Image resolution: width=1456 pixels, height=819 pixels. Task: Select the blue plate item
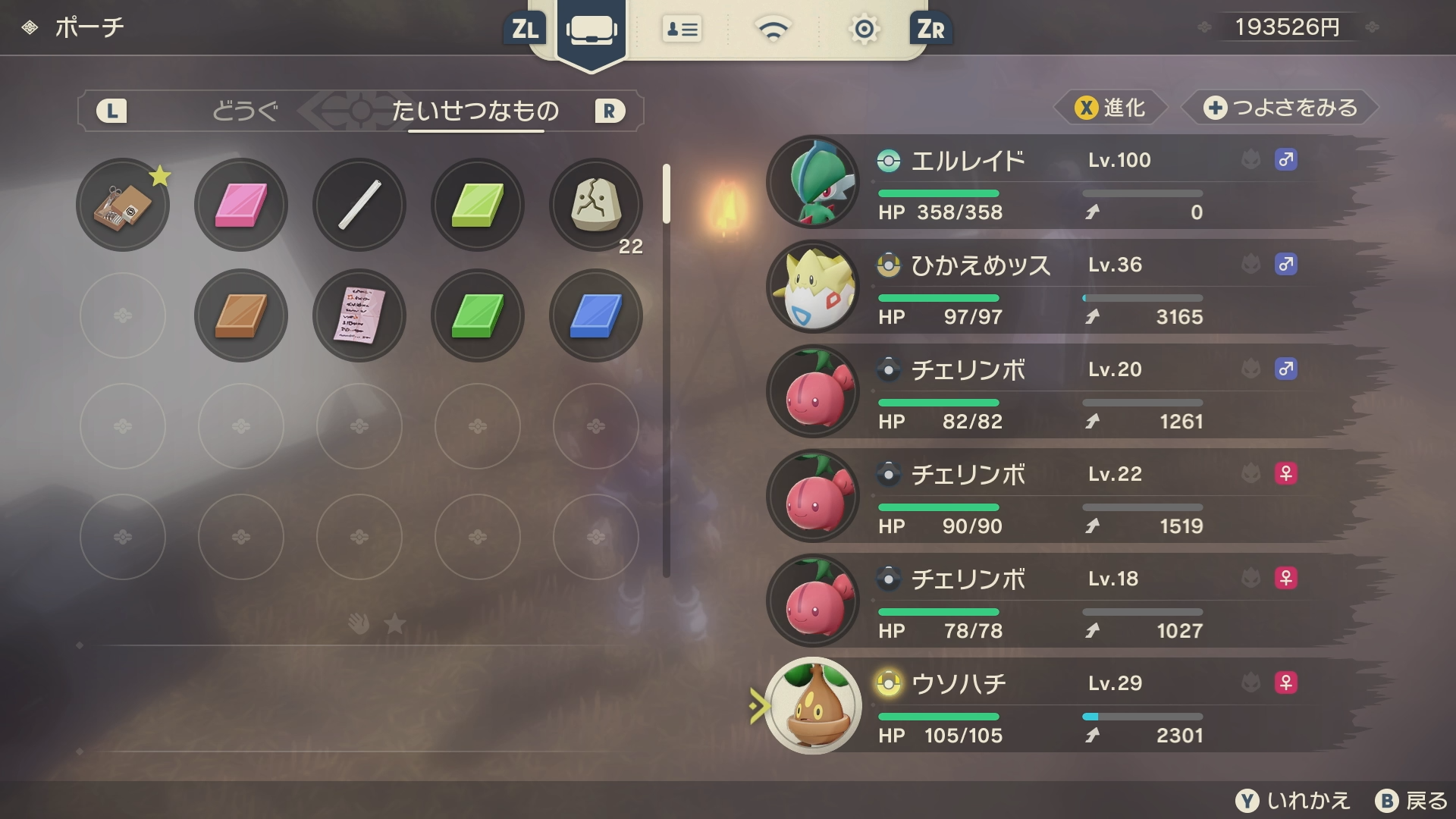tap(596, 315)
